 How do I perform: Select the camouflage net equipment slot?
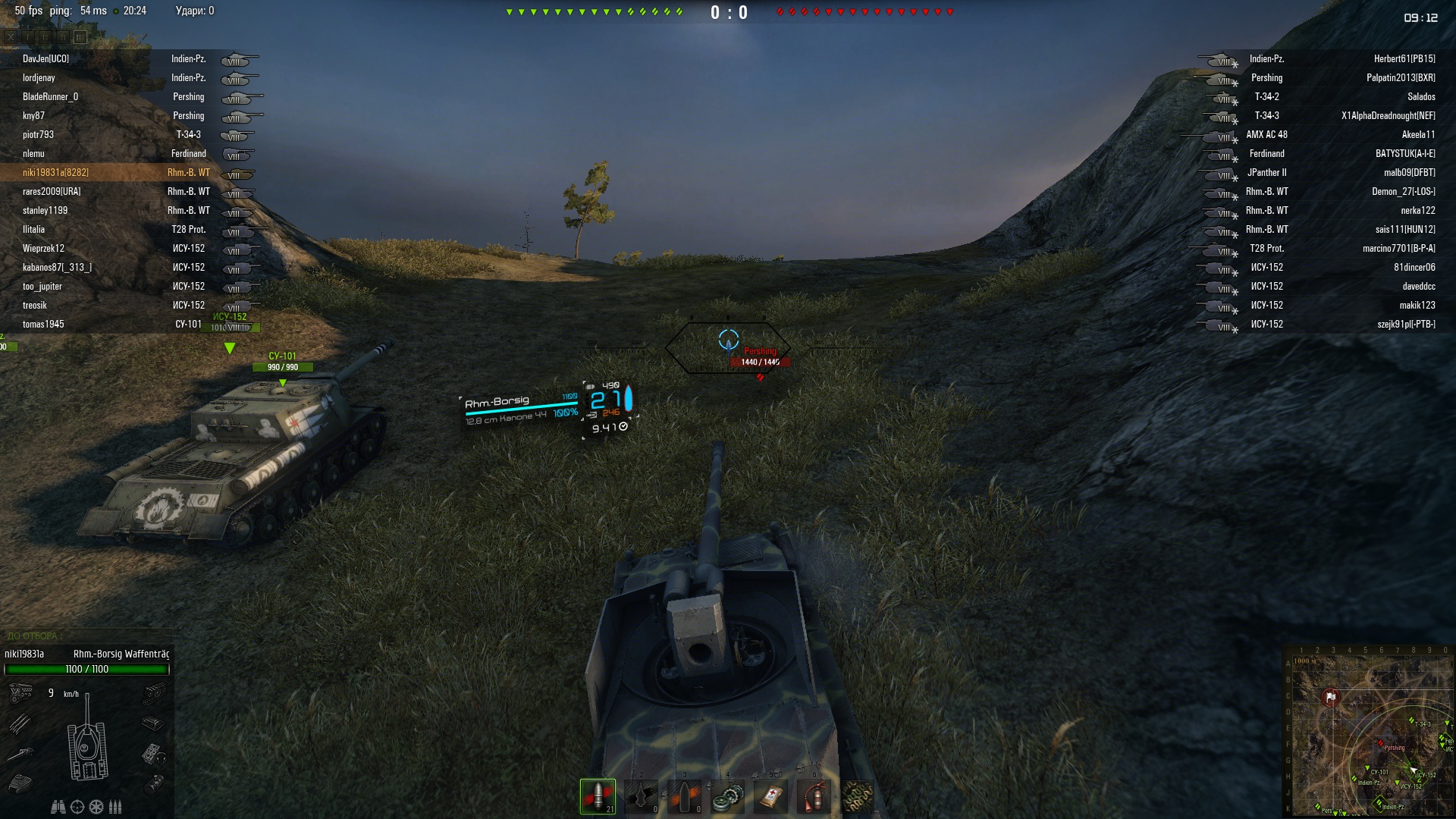pos(858,796)
